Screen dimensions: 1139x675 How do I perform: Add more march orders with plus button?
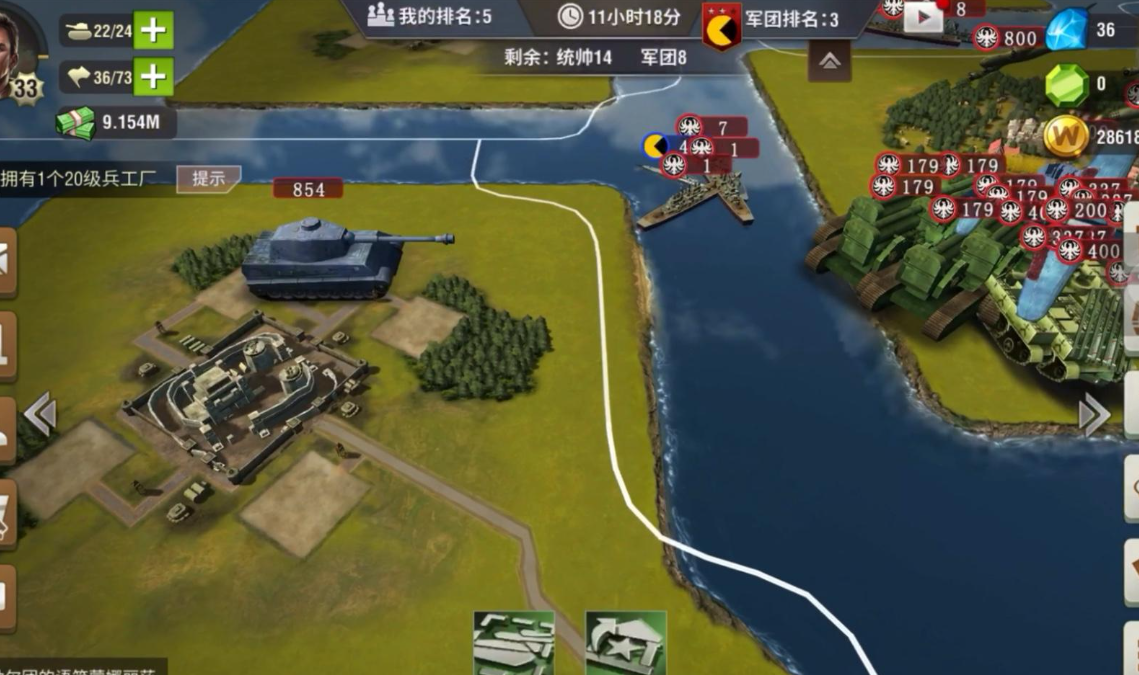[x=153, y=77]
